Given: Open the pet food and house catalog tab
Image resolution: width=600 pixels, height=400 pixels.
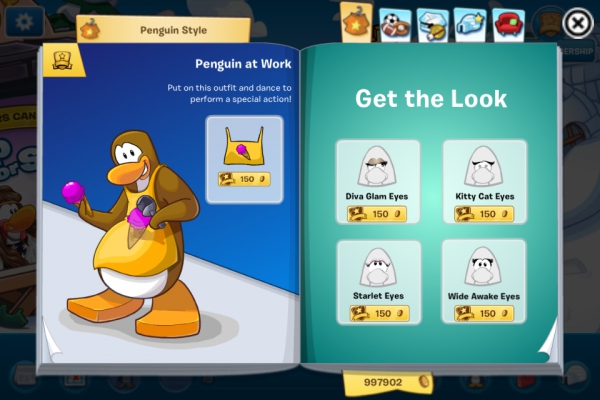Looking at the screenshot, I should (432, 23).
